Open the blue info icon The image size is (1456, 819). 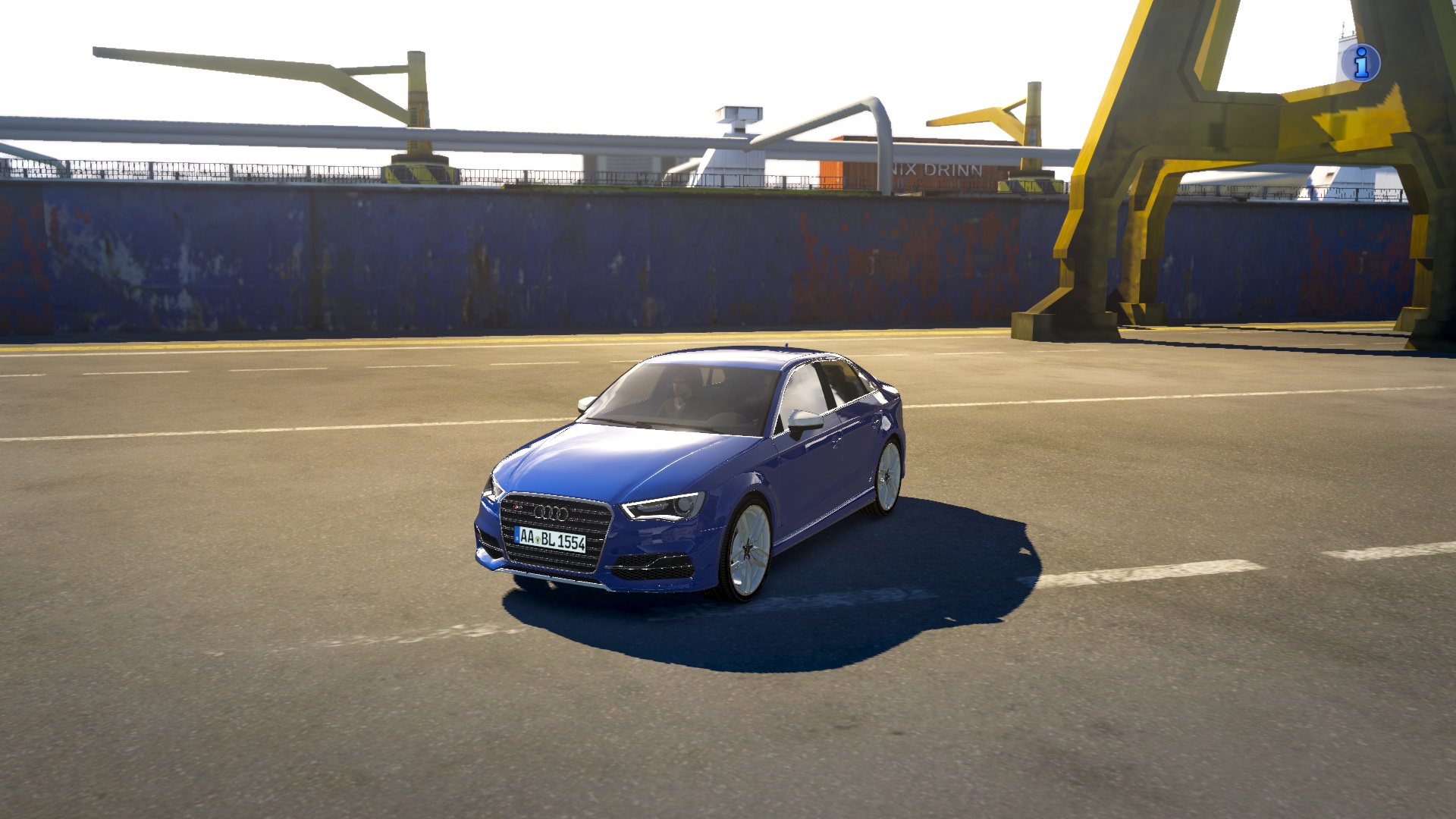pos(1360,62)
